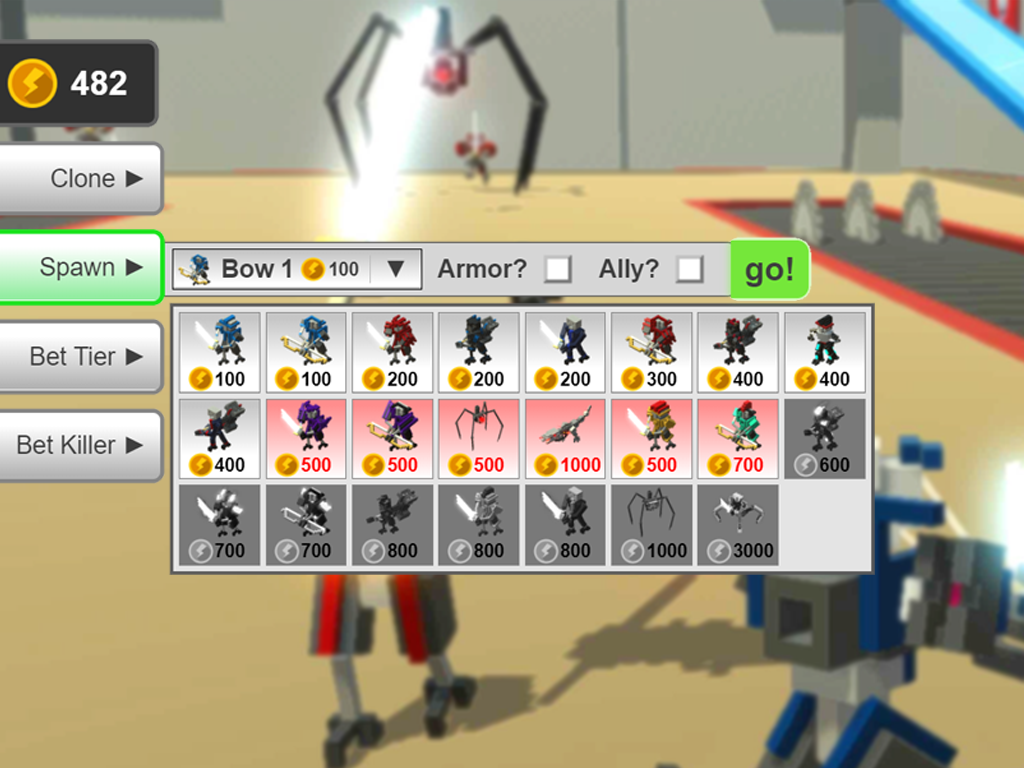Select the 500-cost spidertron unit
The width and height of the screenshot is (1024, 768).
pos(479,438)
